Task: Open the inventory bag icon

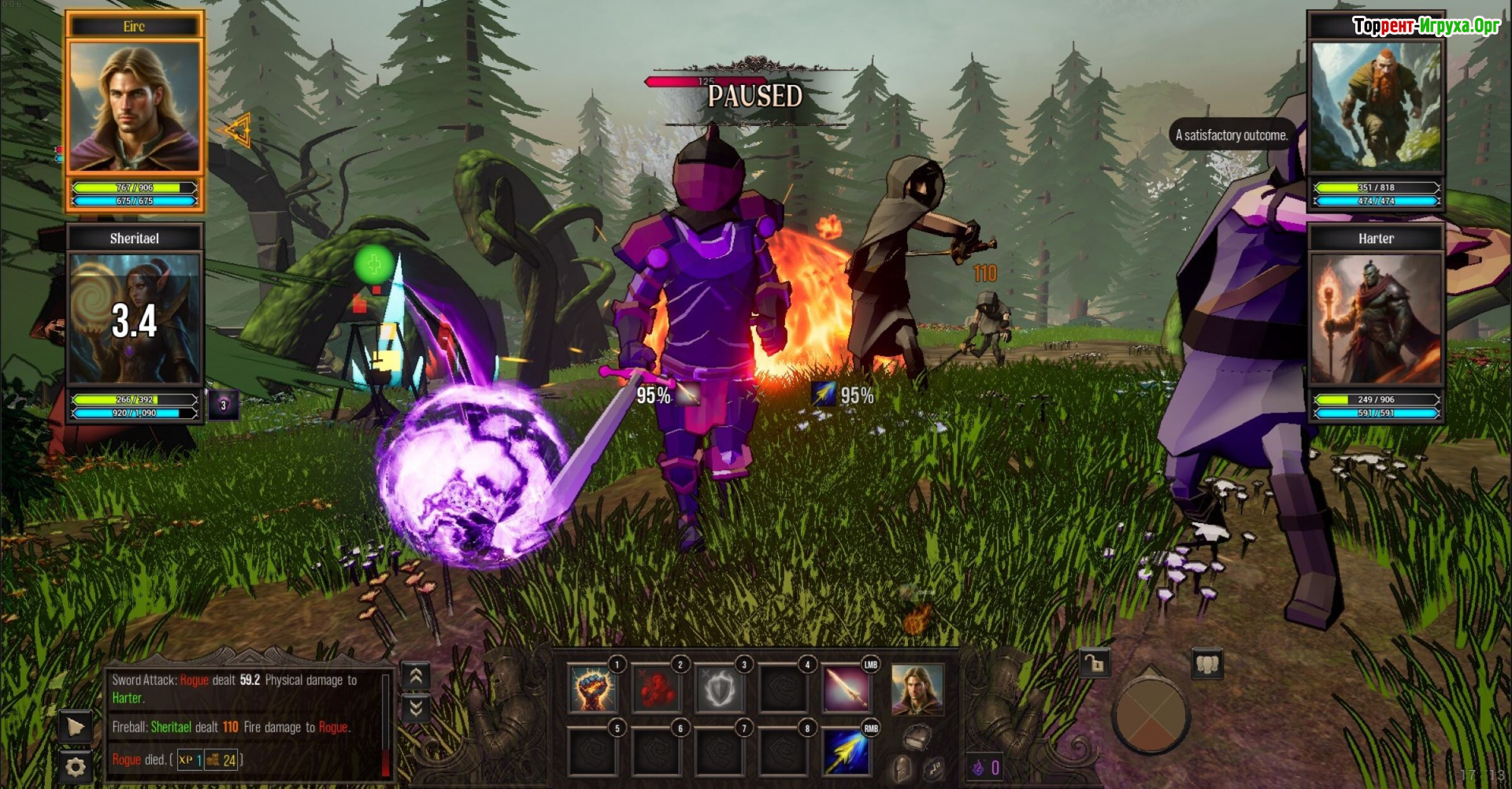Action: 917,738
